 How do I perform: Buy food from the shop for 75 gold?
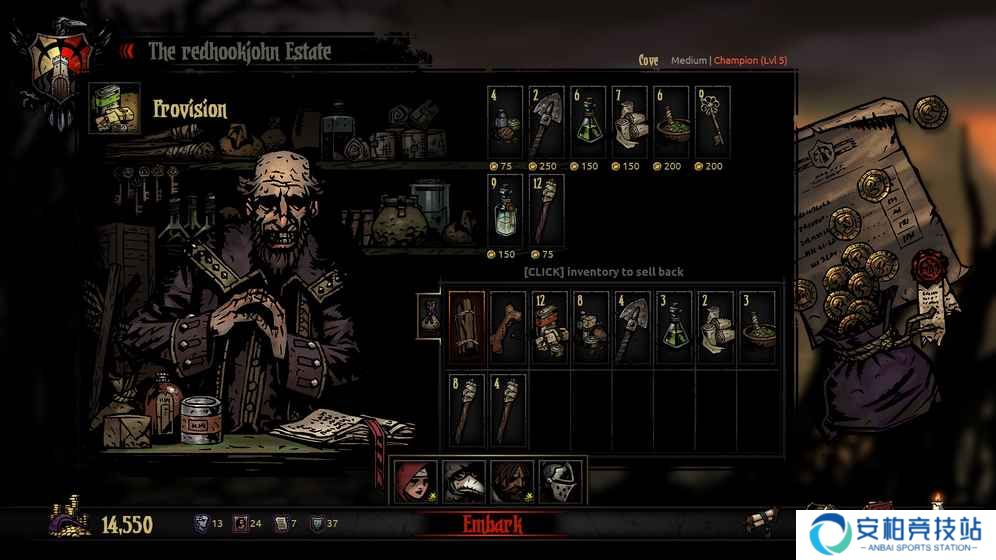pyautogui.click(x=505, y=122)
